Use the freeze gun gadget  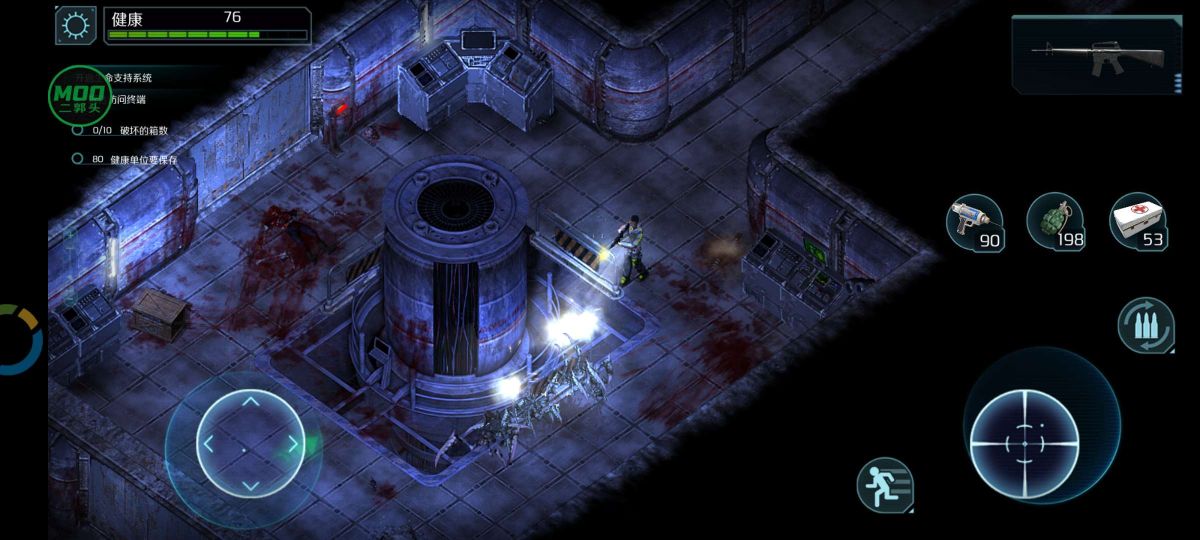[975, 221]
